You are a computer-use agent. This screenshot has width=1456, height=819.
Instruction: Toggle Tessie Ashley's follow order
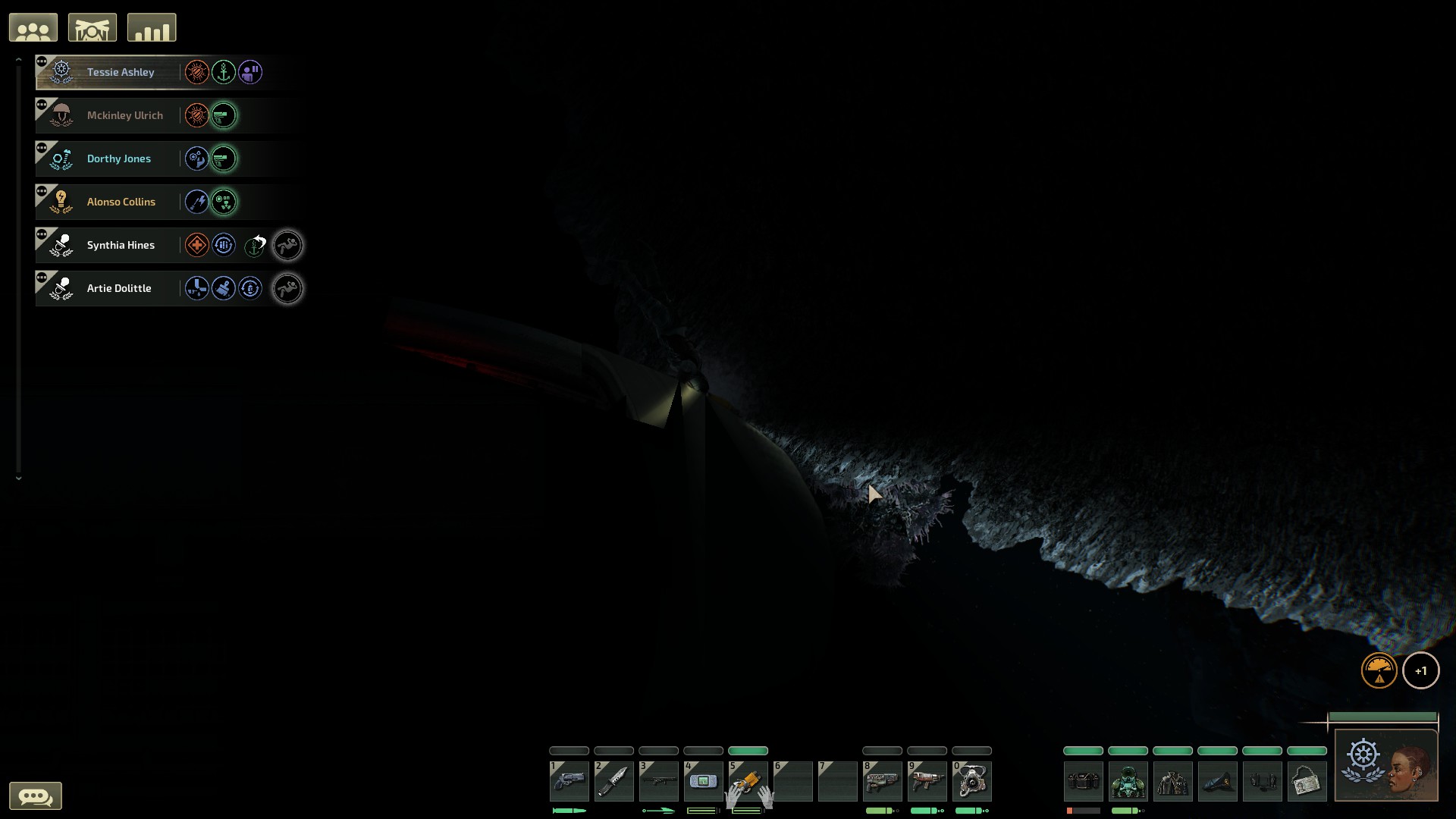click(250, 73)
